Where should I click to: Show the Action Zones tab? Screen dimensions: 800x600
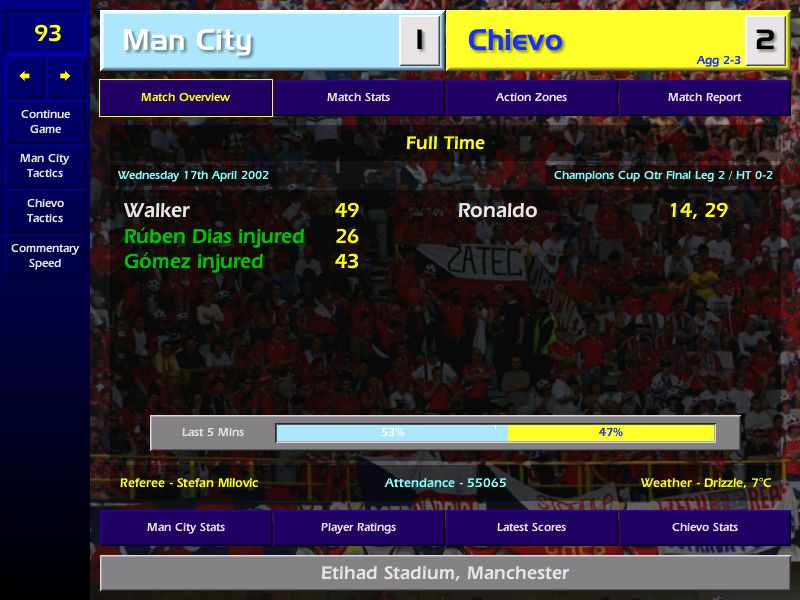pyautogui.click(x=531, y=98)
